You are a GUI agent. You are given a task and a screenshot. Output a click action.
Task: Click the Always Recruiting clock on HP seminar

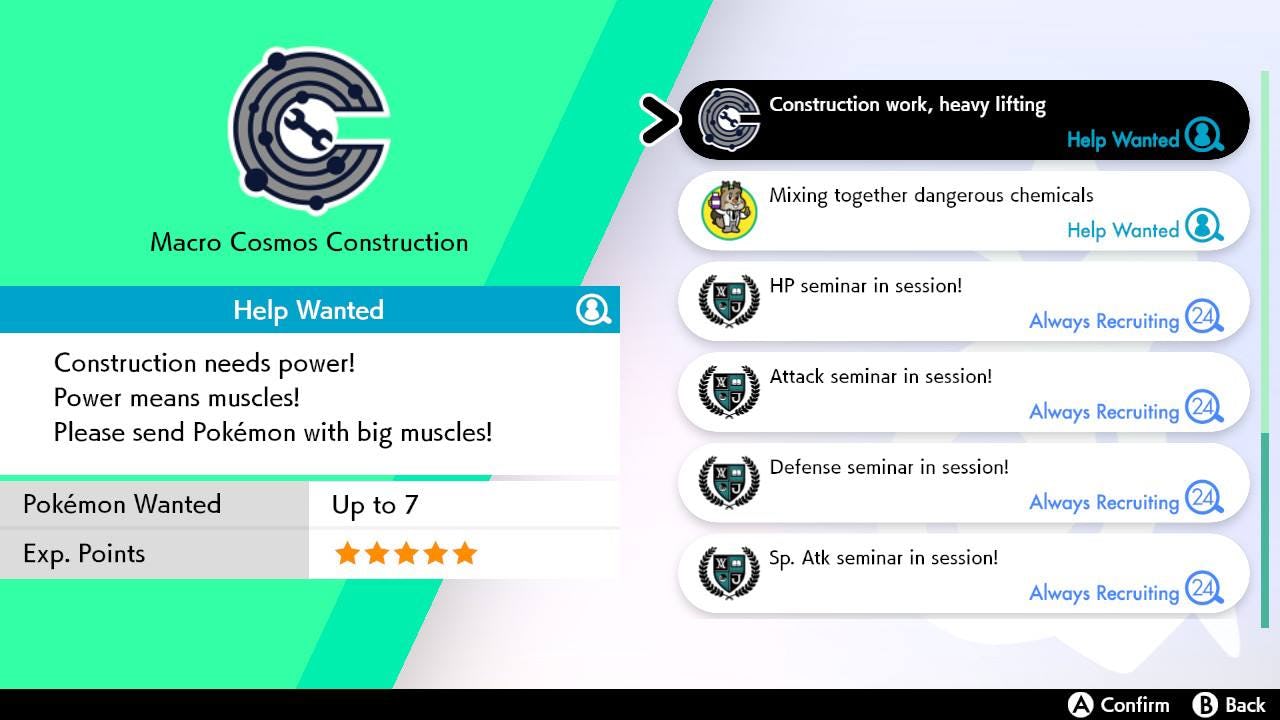[x=1203, y=320]
